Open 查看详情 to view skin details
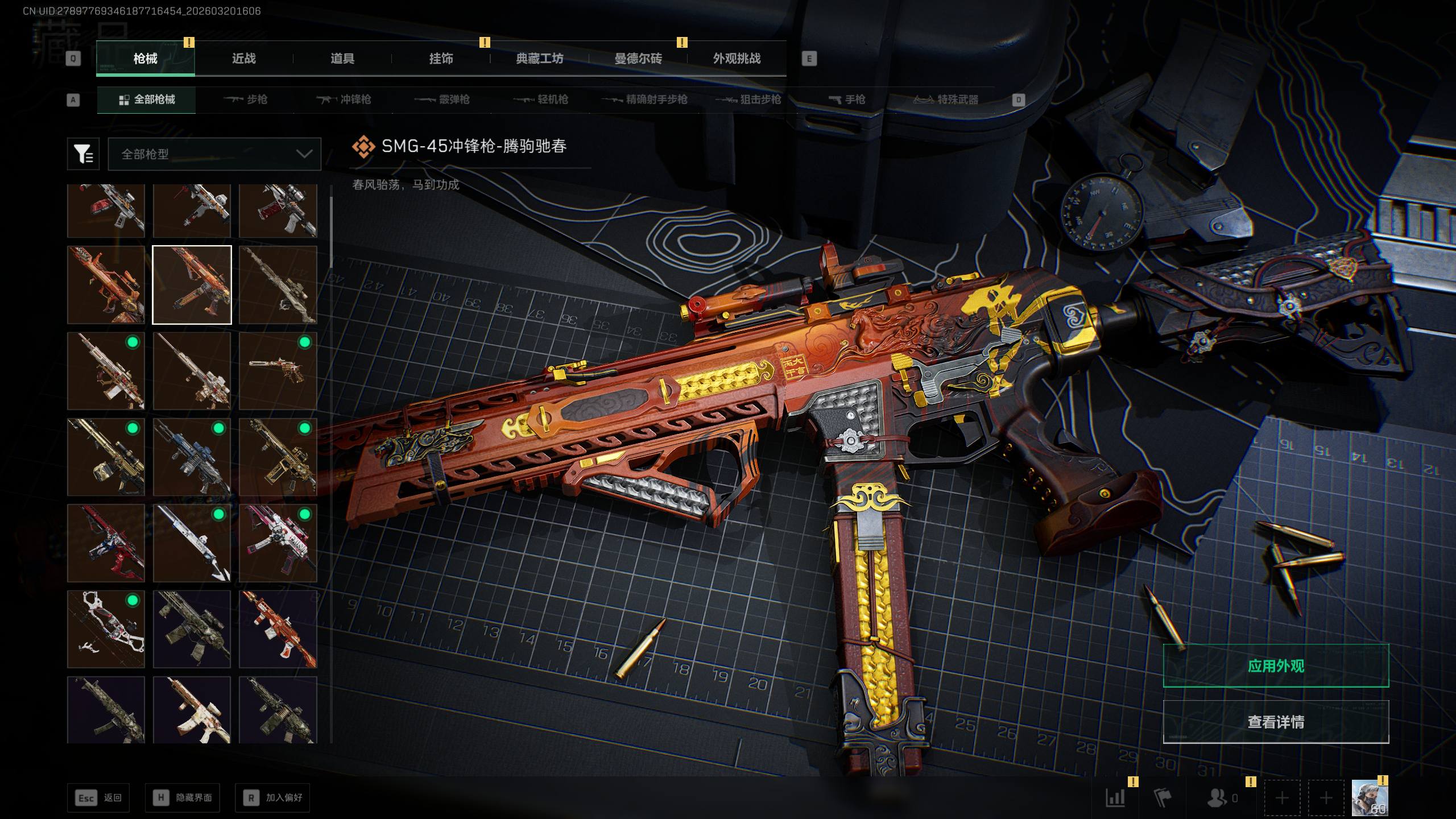The image size is (1456, 819). coord(1275,722)
